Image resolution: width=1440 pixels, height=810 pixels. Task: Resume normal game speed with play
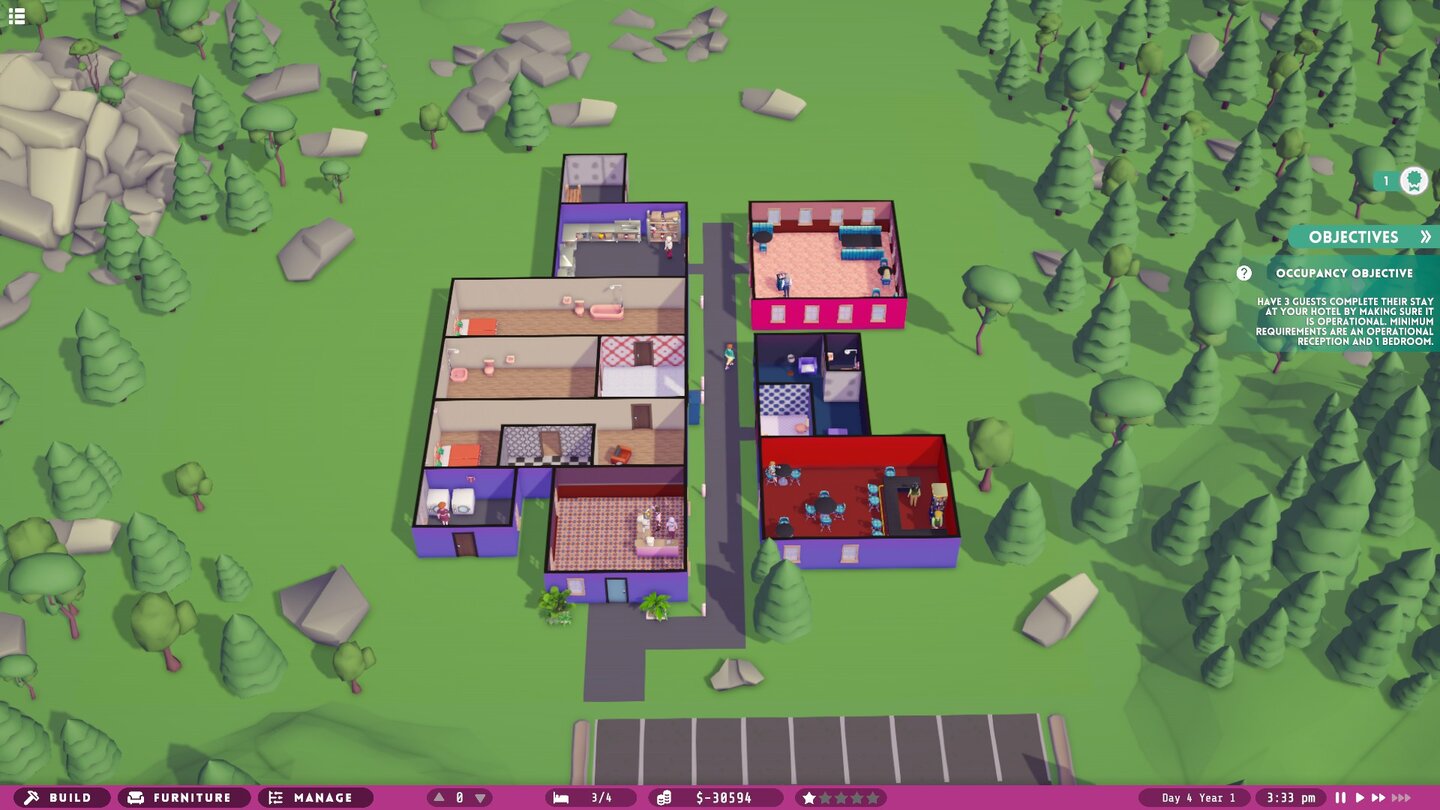click(x=1362, y=797)
